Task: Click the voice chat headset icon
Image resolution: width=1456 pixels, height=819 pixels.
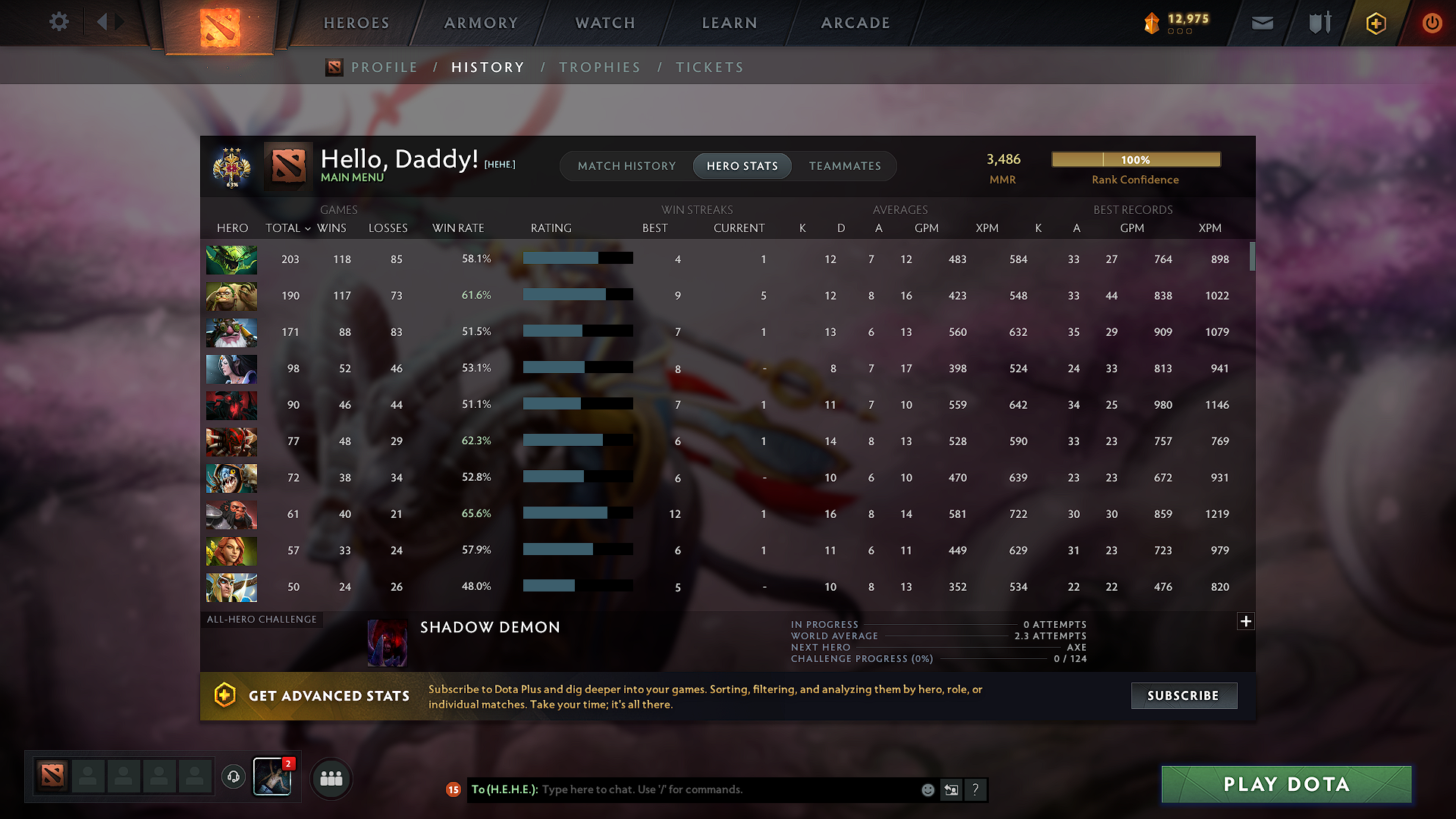Action: coord(234,777)
